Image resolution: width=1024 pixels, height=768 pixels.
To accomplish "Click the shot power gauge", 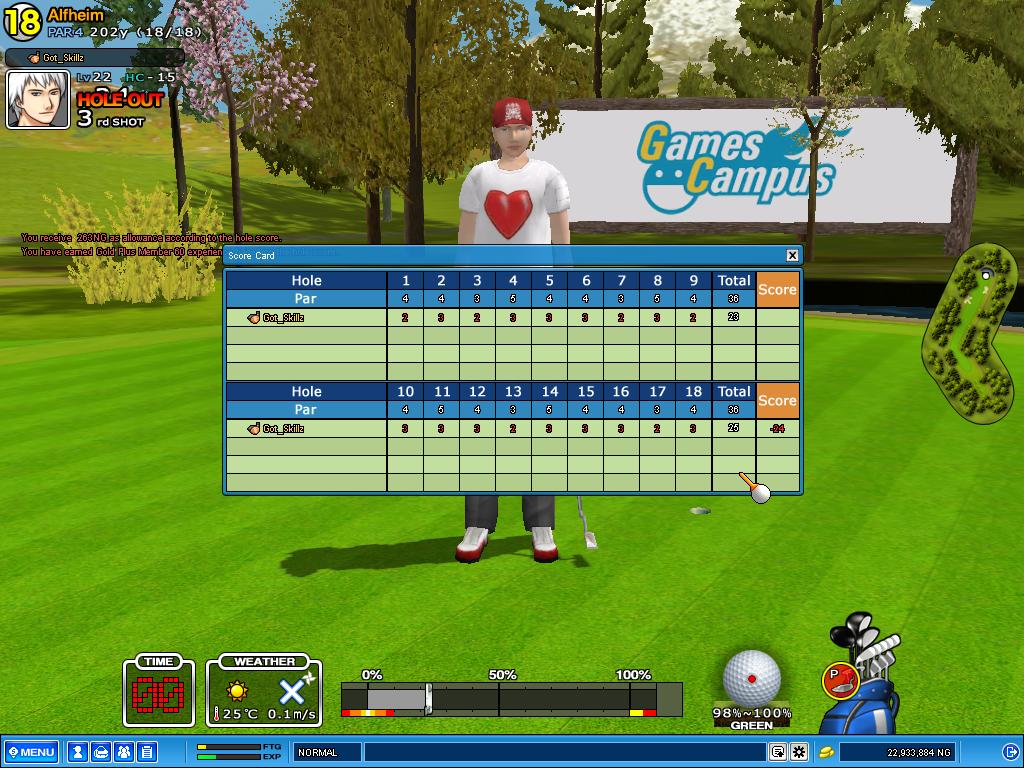I will coord(511,699).
